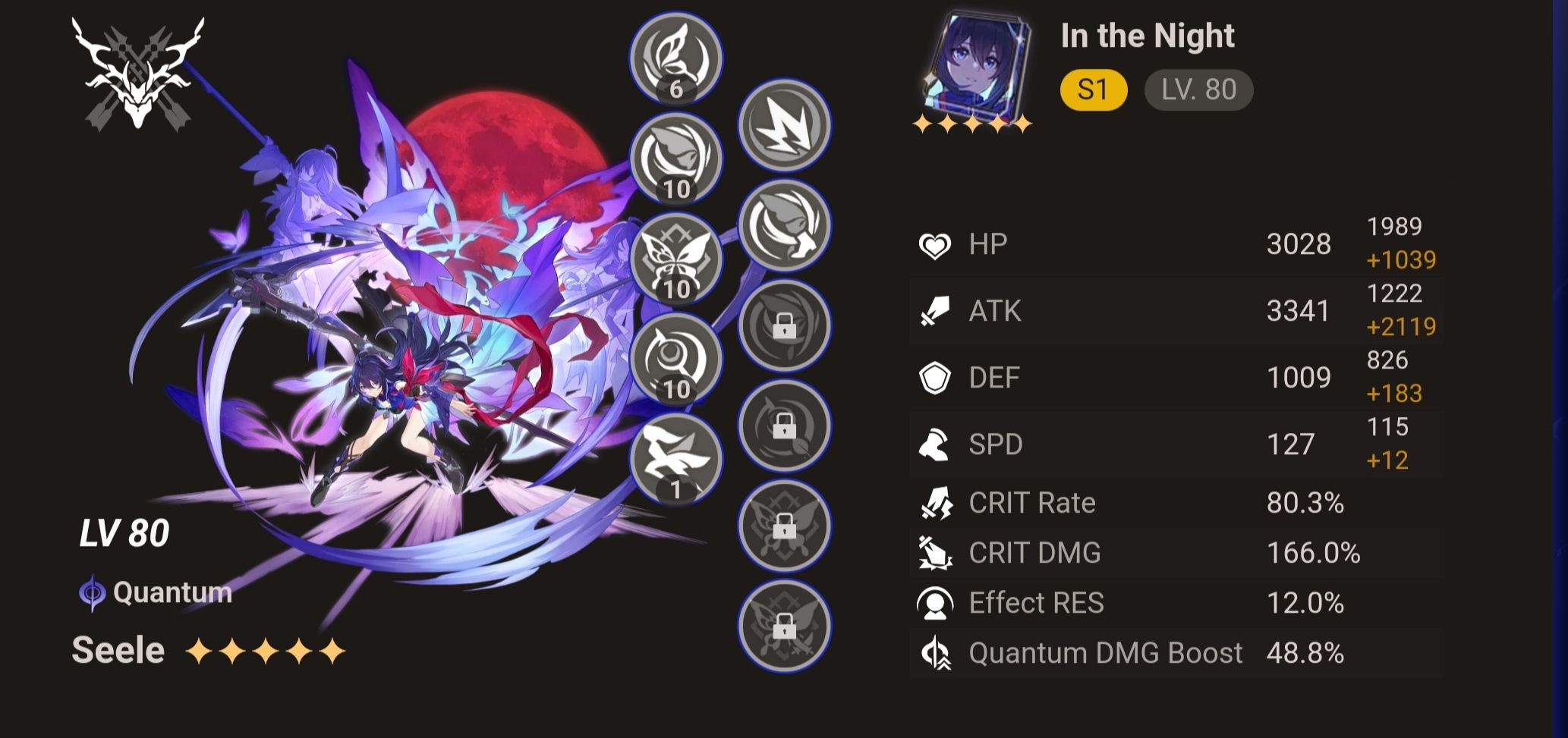Click the Effect RES stat icon
The height and width of the screenshot is (738, 1568).
tap(935, 603)
